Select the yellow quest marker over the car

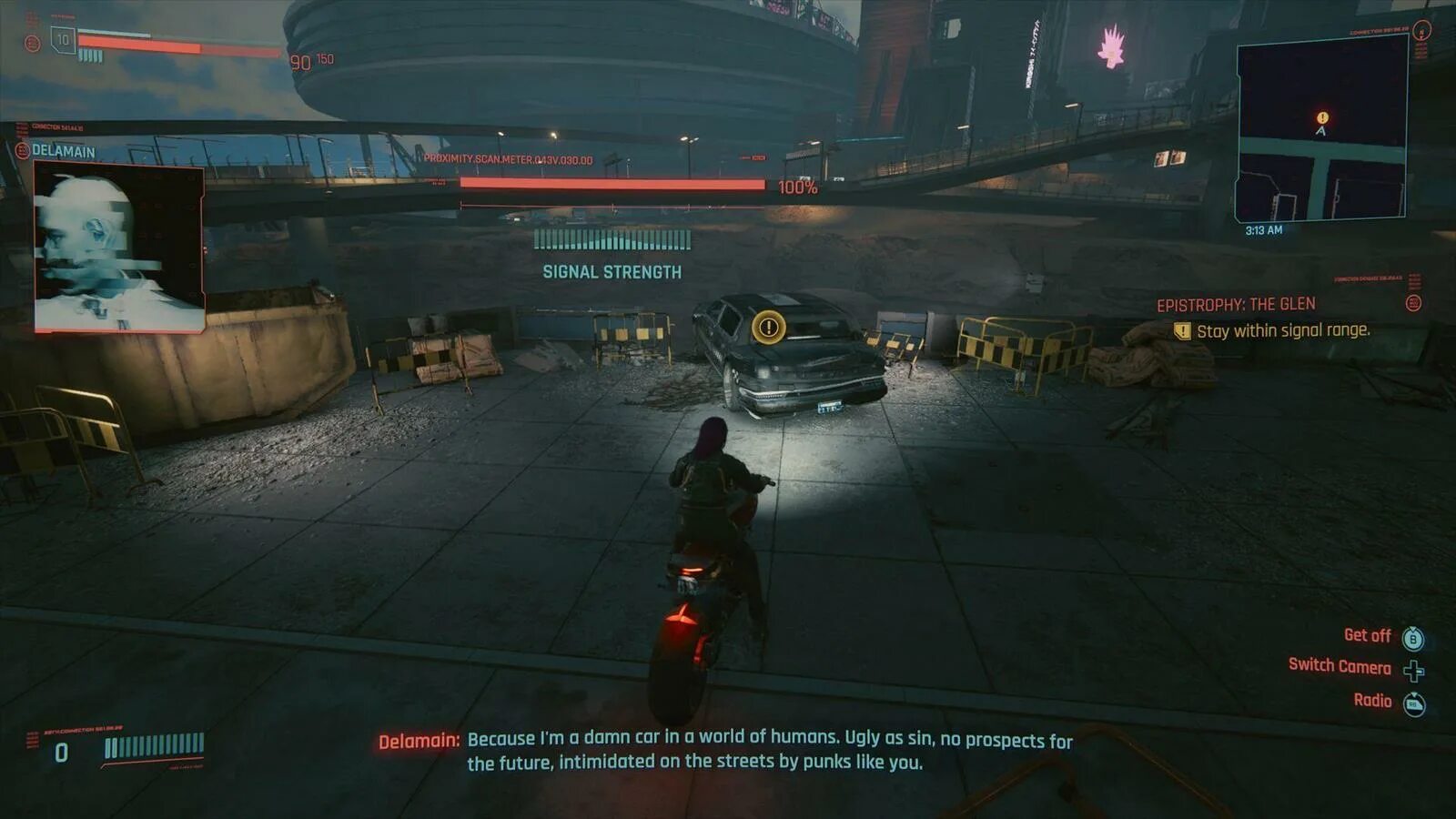click(769, 327)
